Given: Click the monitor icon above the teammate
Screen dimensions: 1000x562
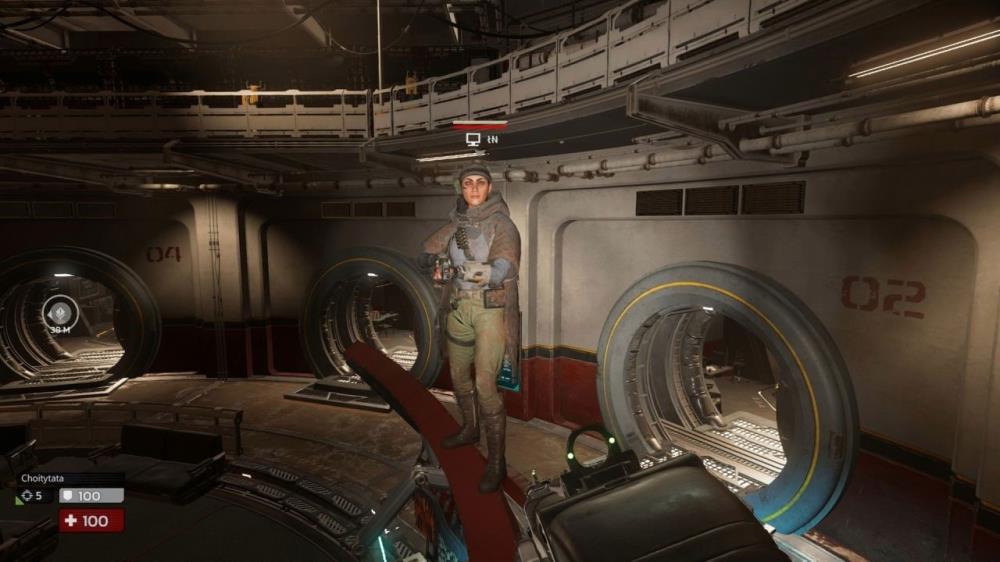Looking at the screenshot, I should pos(473,140).
